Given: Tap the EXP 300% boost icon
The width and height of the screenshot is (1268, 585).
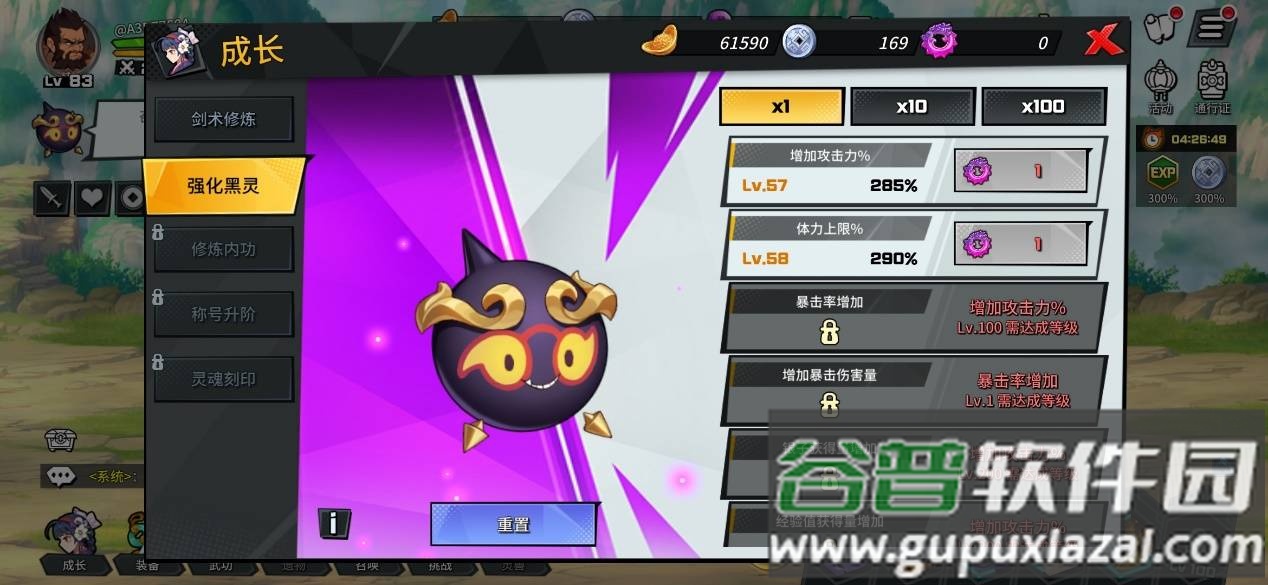Looking at the screenshot, I should tap(1162, 175).
